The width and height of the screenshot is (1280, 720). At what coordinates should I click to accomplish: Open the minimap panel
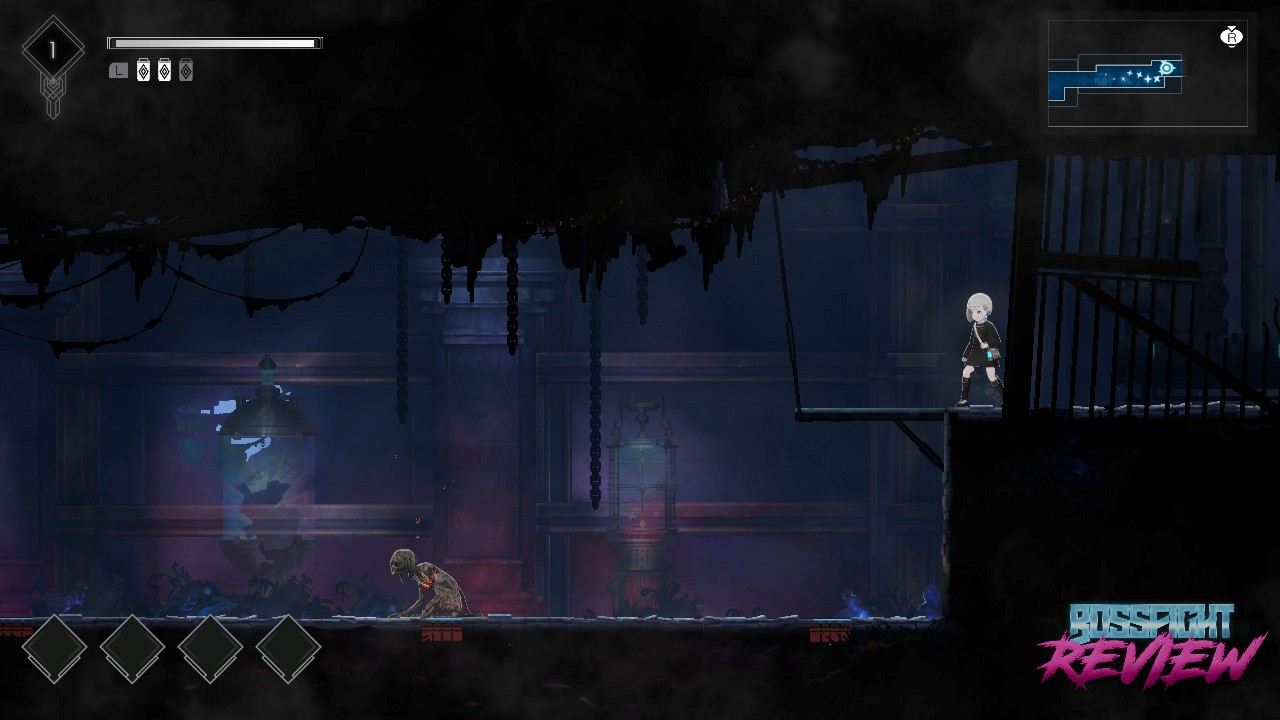1147,74
